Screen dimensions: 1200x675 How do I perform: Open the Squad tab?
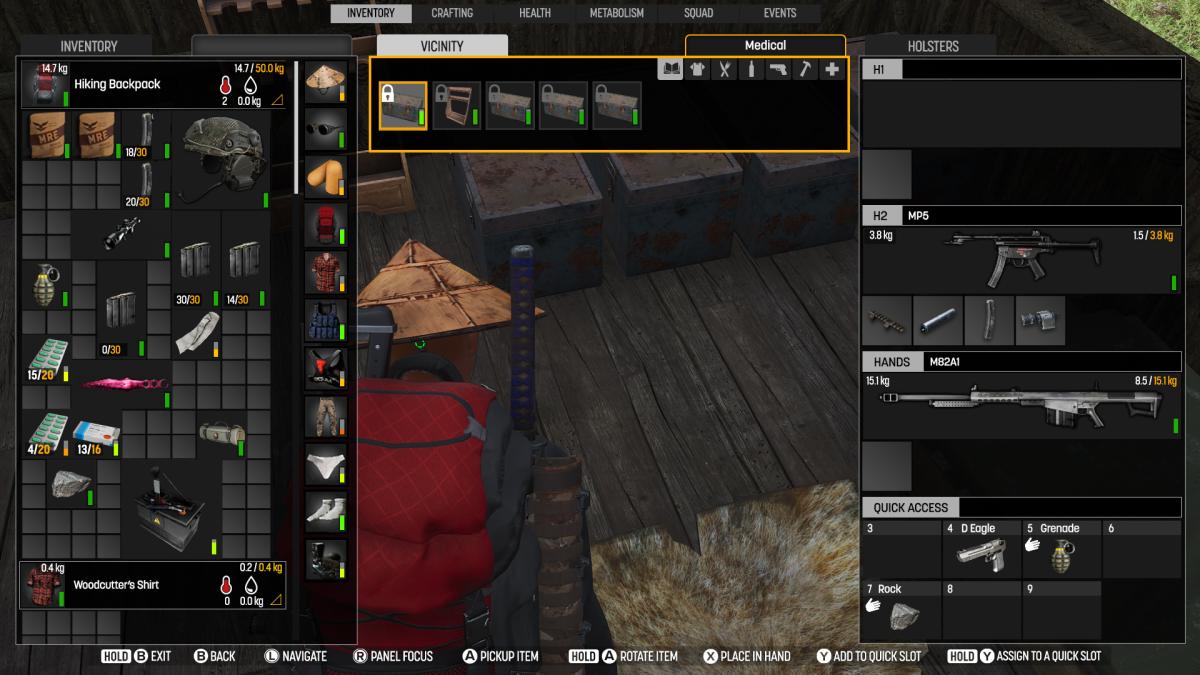pos(698,13)
